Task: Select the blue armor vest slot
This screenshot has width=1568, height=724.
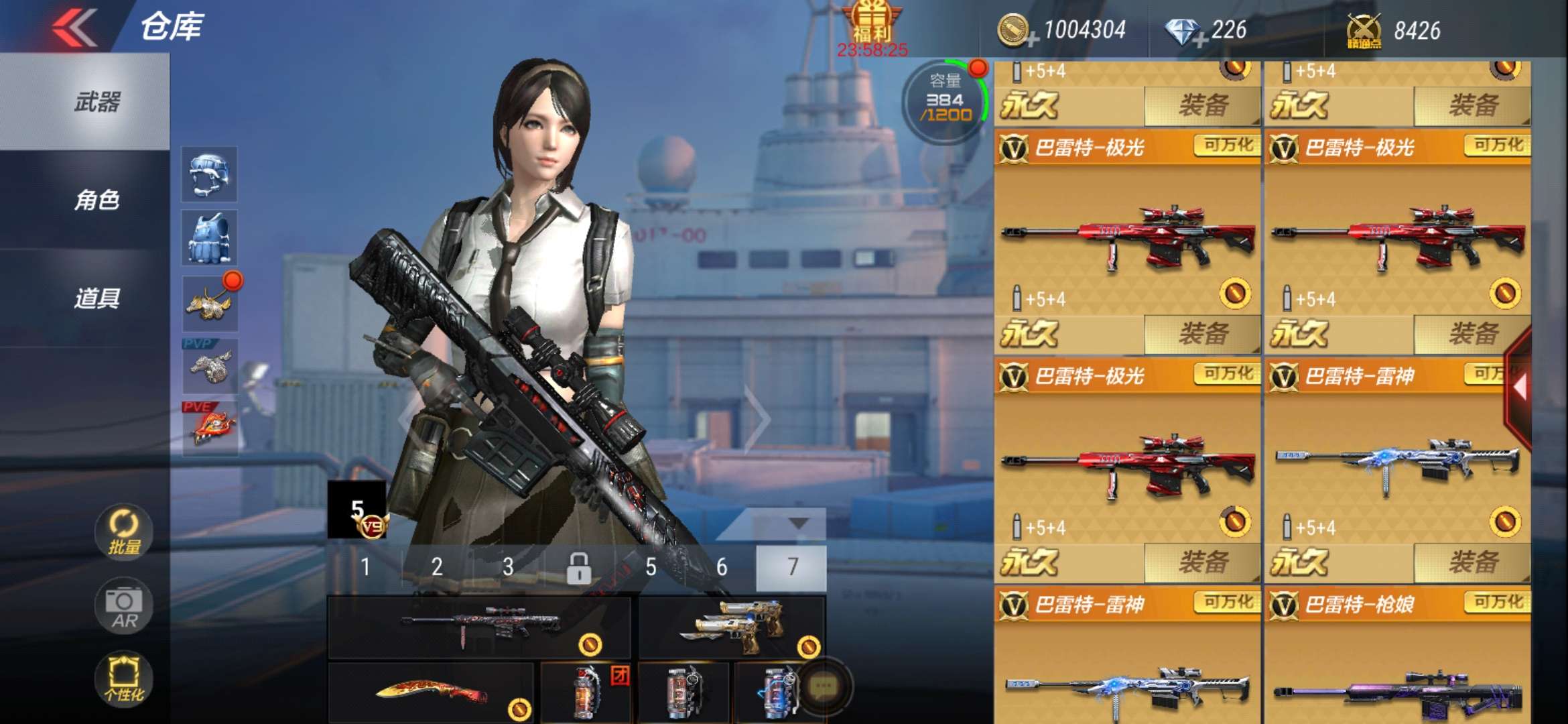Action: (209, 238)
